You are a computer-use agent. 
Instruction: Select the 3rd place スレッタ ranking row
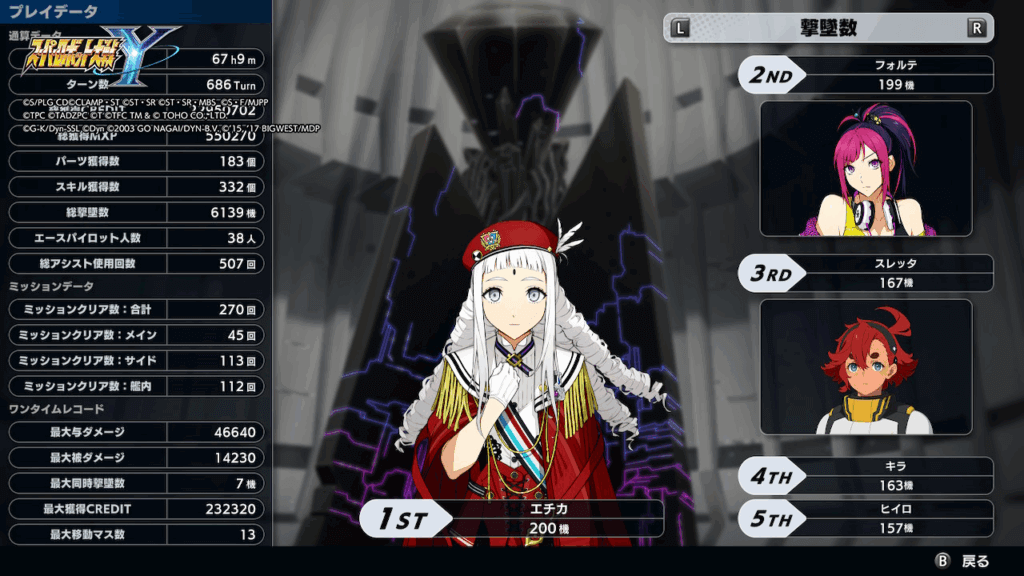866,273
